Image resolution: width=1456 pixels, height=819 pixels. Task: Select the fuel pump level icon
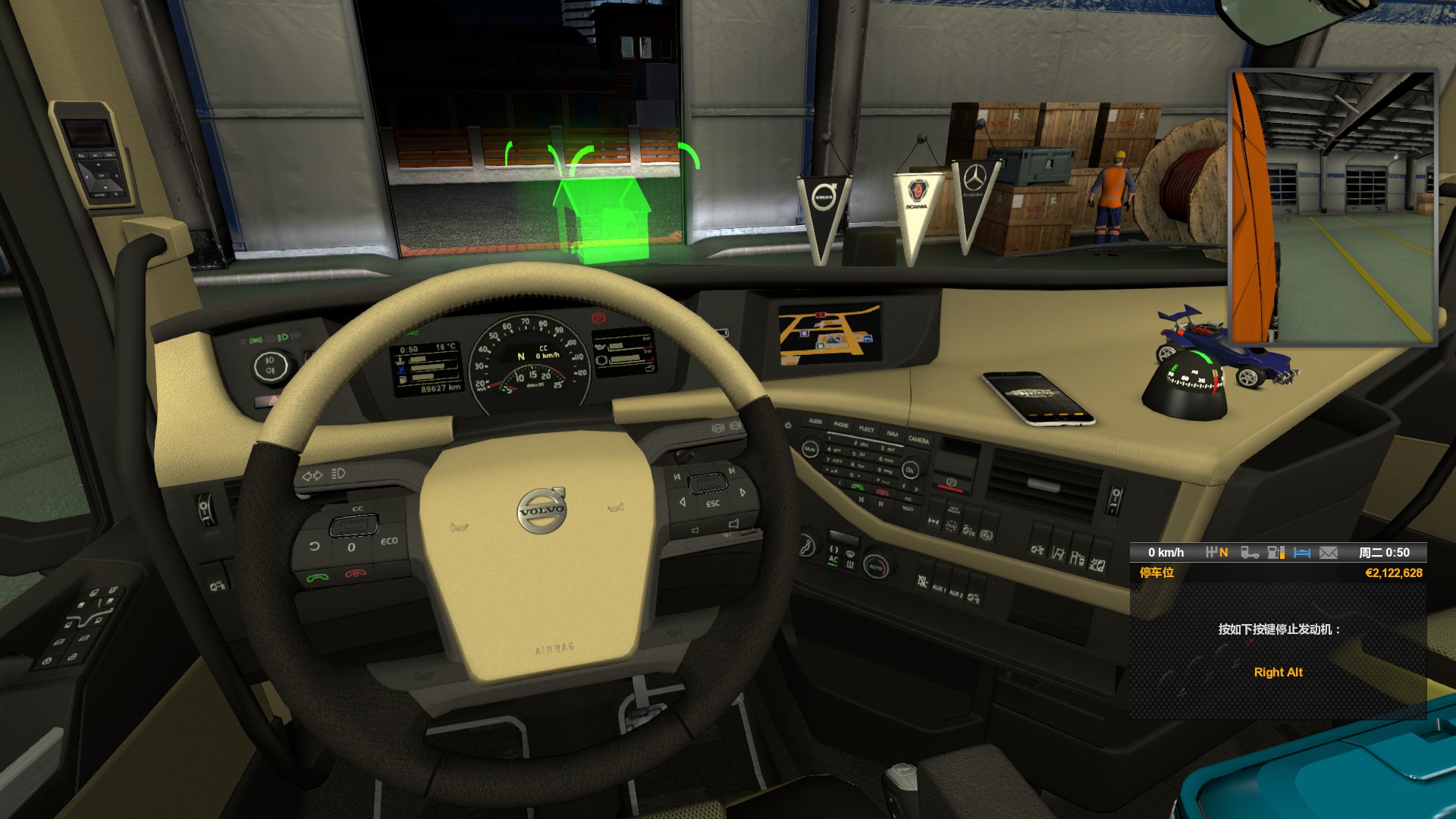[x=1276, y=553]
